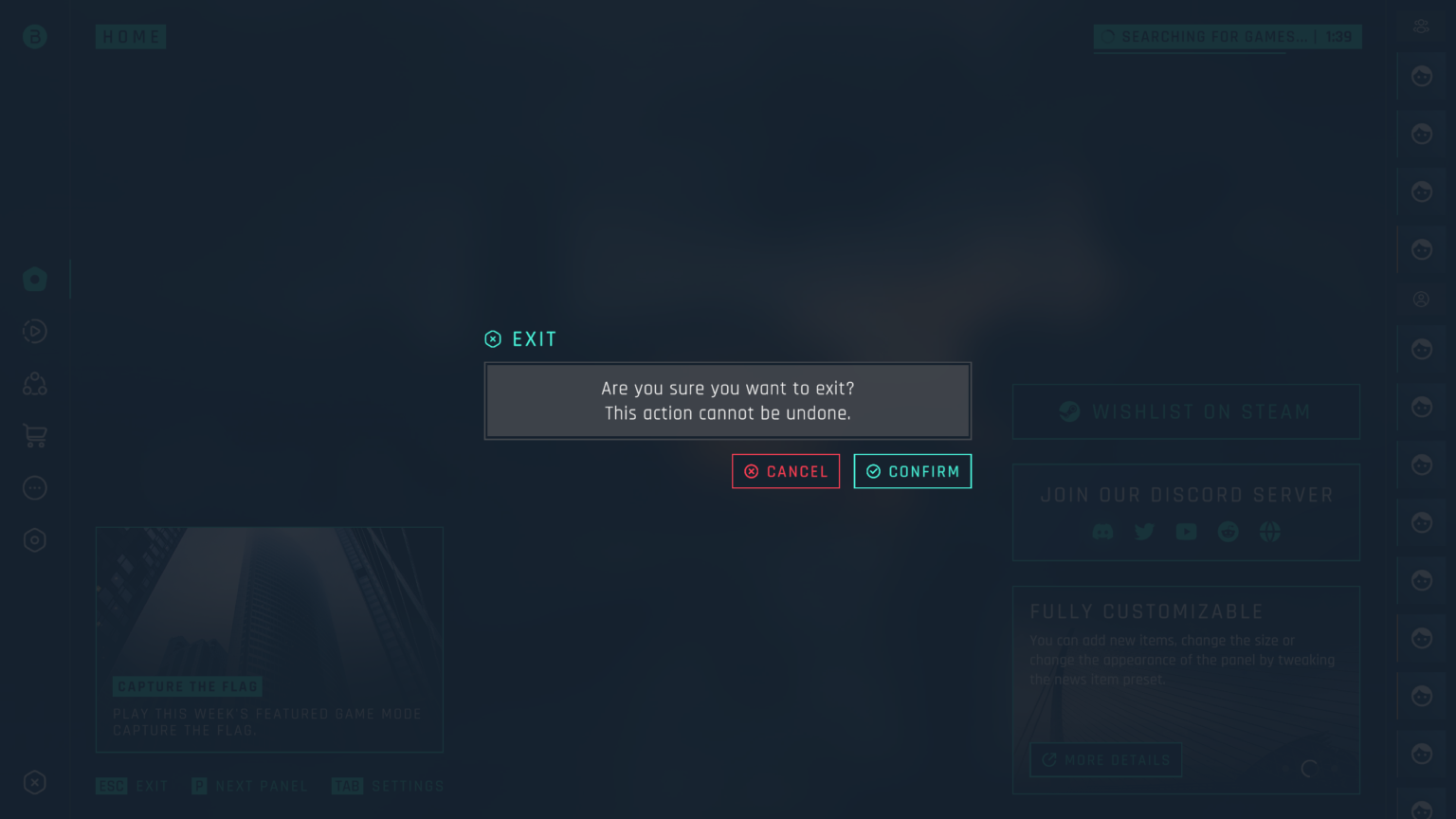
Task: Open the Capture the Flag featured thumbnail
Action: click(x=269, y=640)
